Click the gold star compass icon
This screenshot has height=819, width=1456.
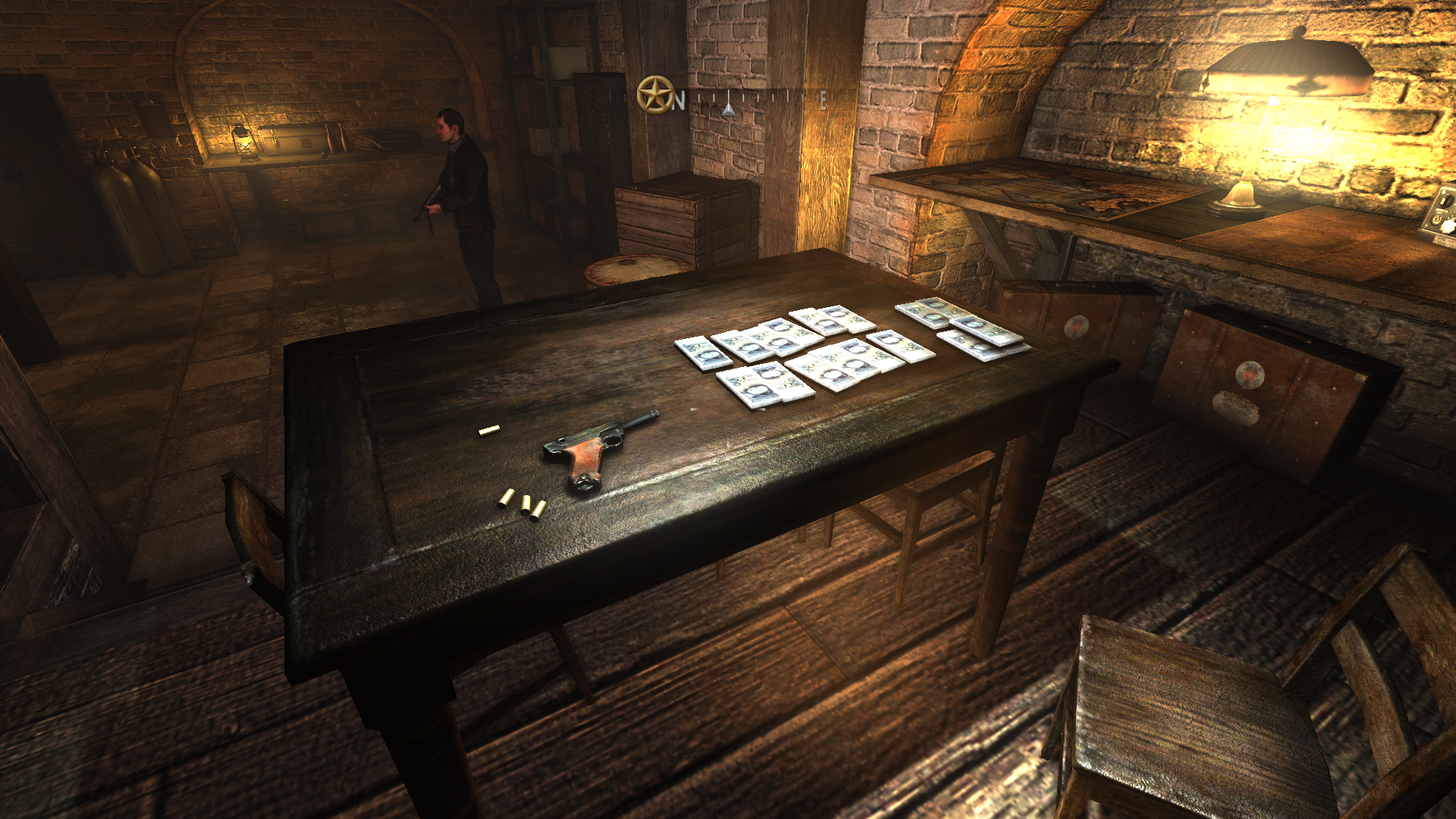[x=654, y=95]
